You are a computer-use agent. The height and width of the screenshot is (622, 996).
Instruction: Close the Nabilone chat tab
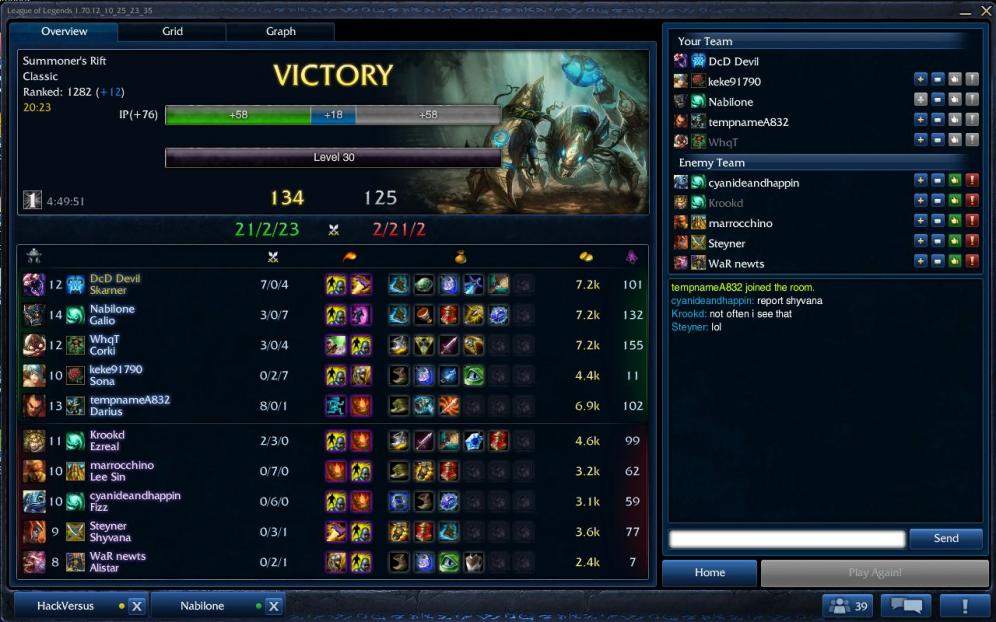click(x=273, y=606)
